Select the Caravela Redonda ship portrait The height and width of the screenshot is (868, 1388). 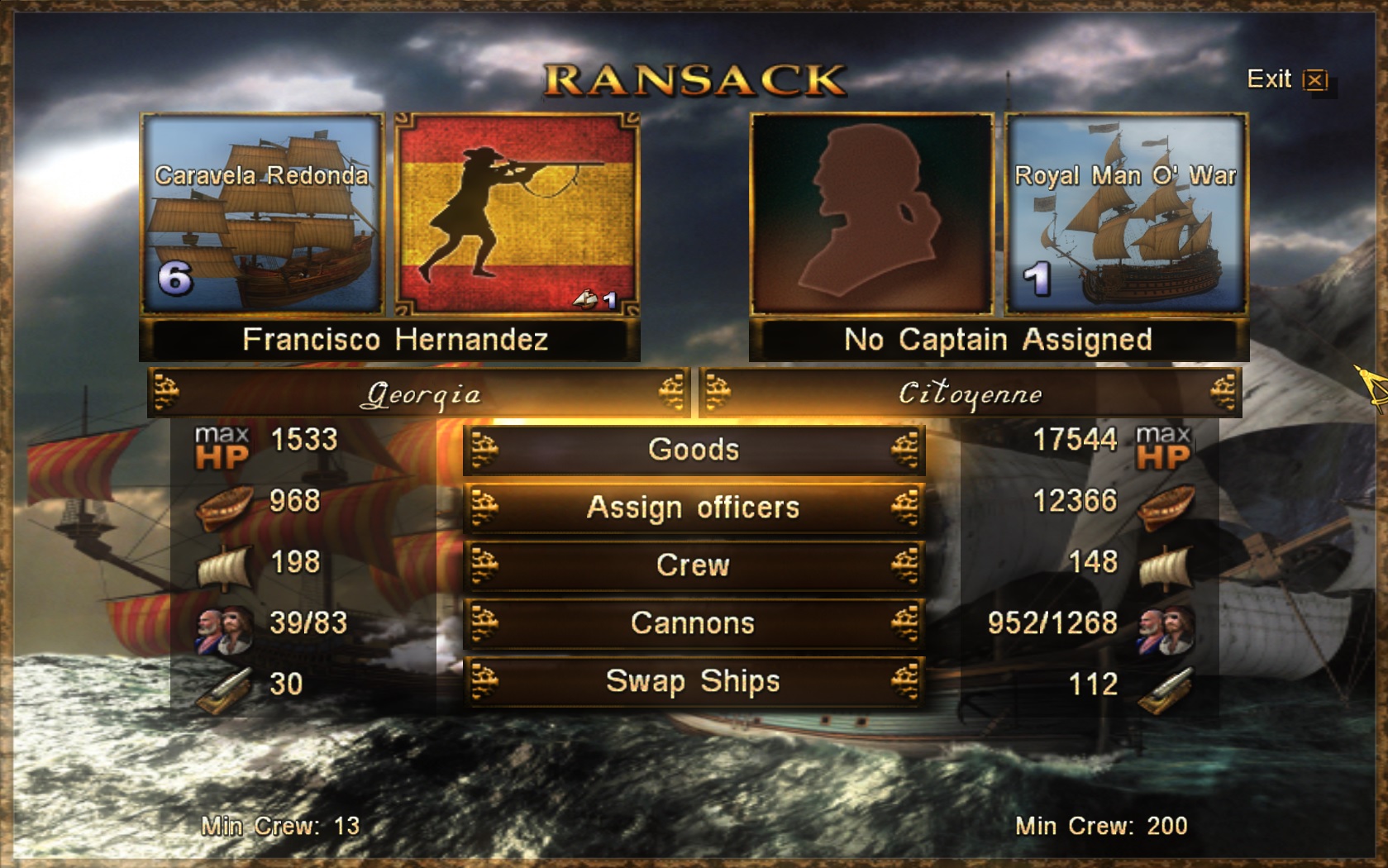click(x=262, y=214)
